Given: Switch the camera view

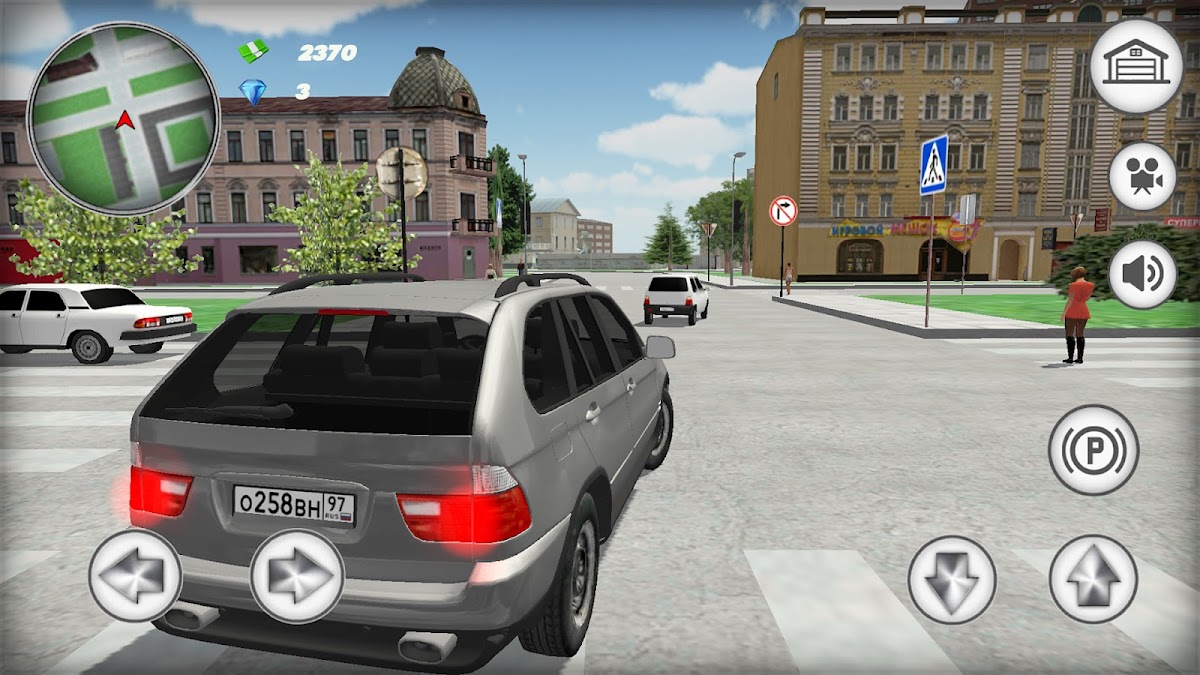Looking at the screenshot, I should click(x=1142, y=177).
